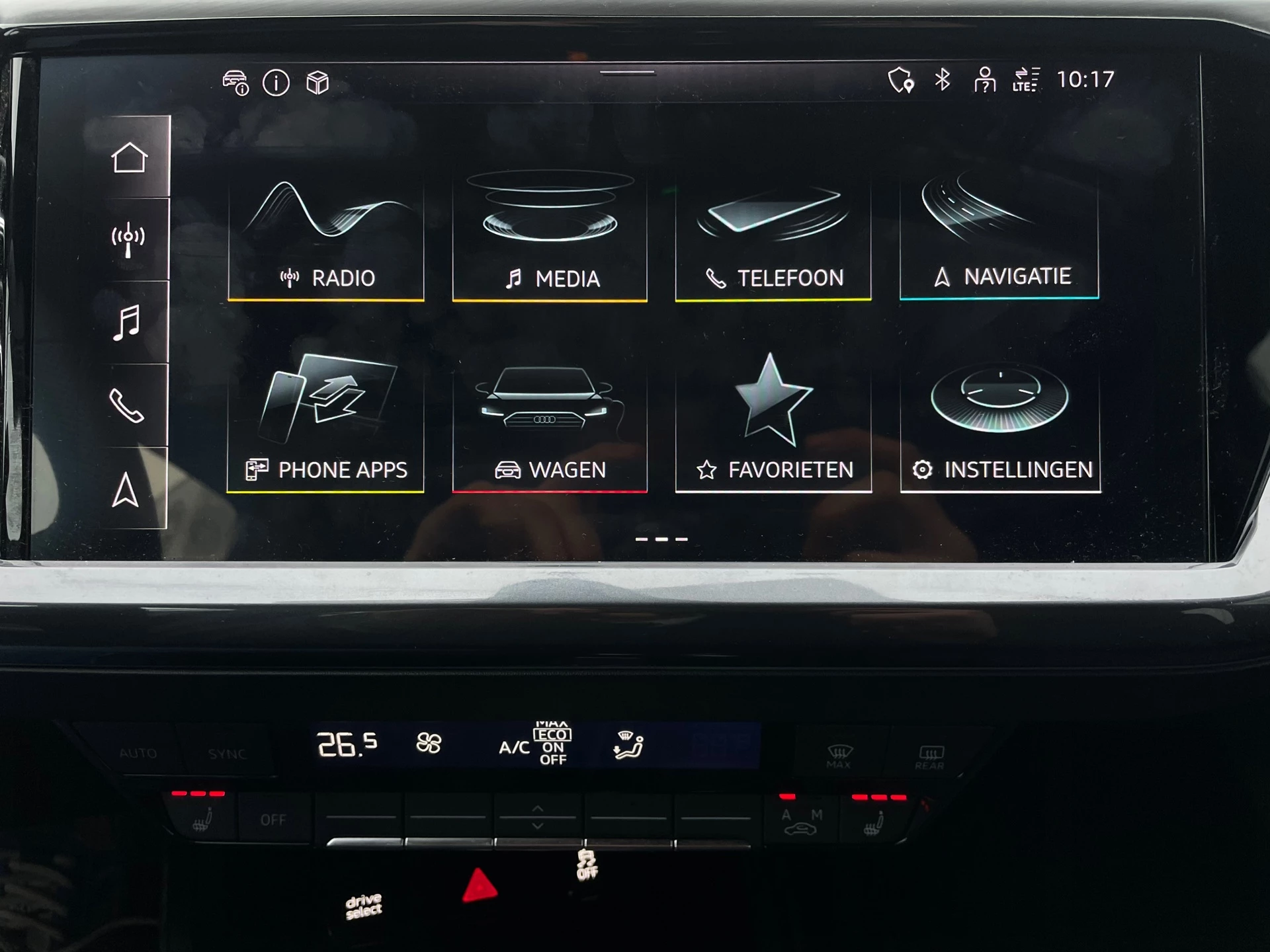Tap the home icon in the sidebar

point(129,157)
